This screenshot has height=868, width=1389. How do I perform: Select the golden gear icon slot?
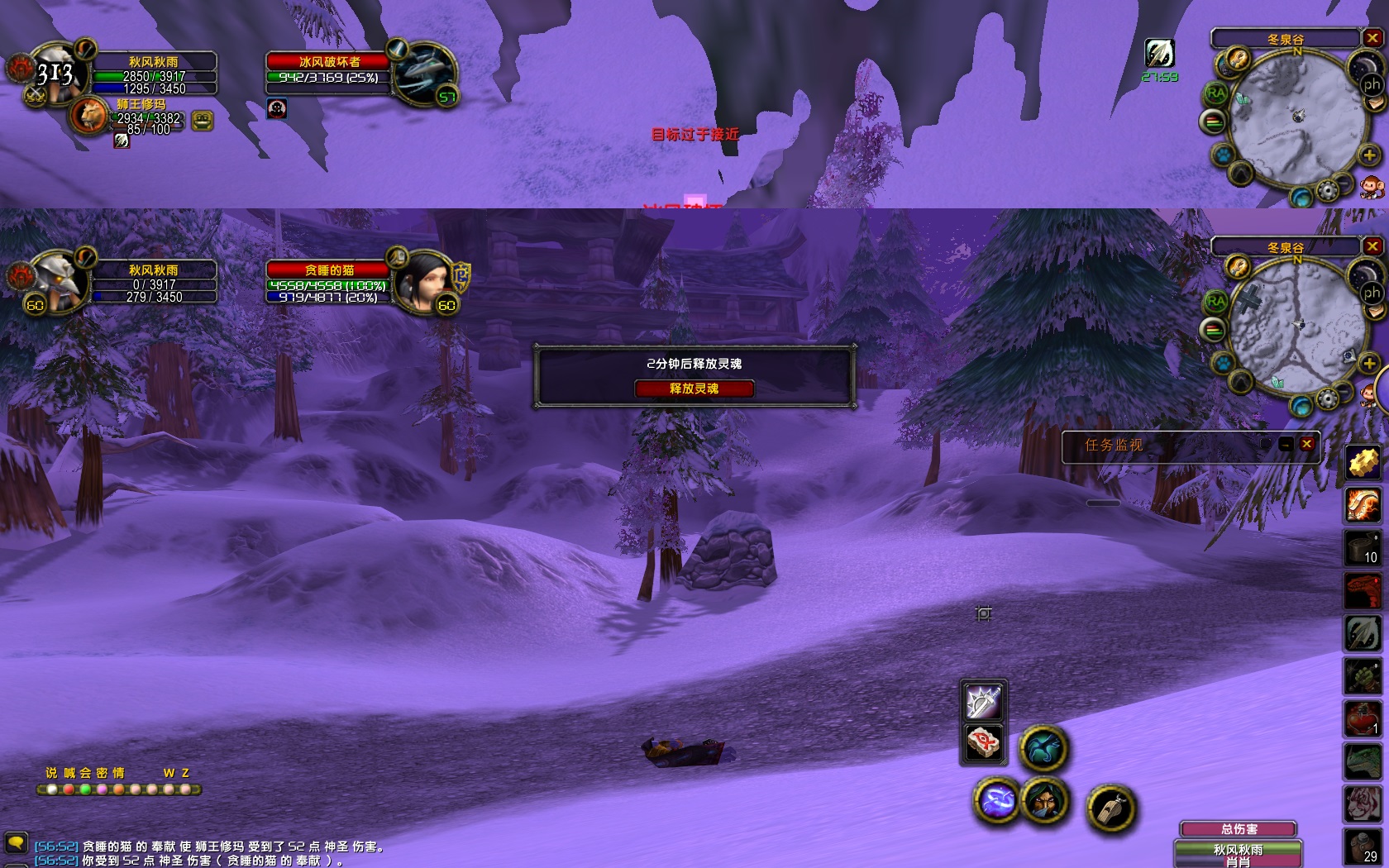(x=1363, y=461)
